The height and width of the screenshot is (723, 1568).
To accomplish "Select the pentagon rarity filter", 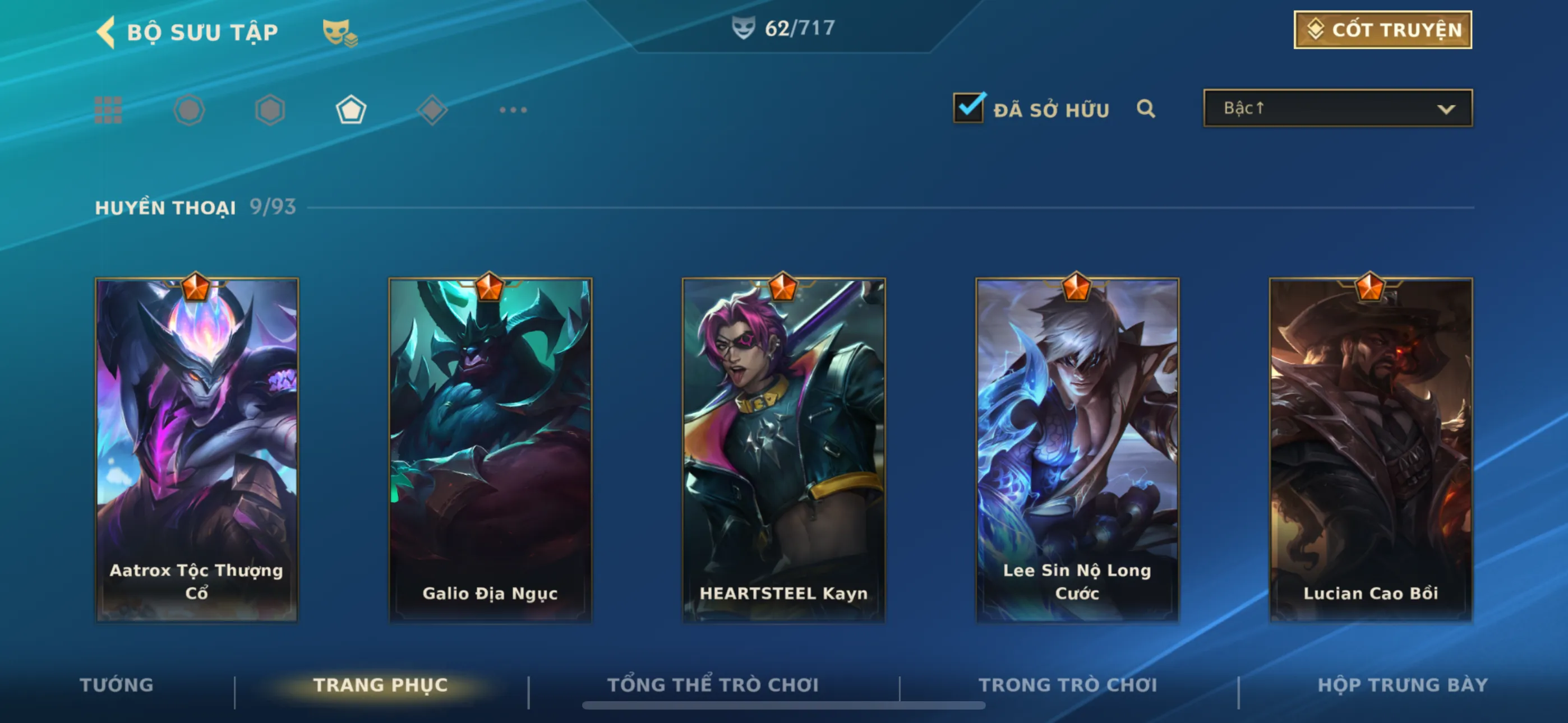I will pyautogui.click(x=351, y=110).
